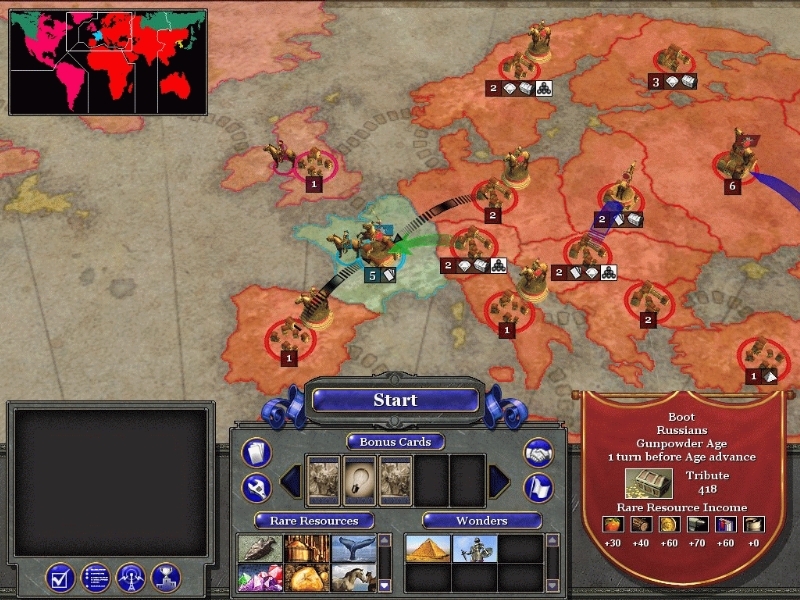Select the Pyramids wonder
This screenshot has width=800, height=600.
427,549
